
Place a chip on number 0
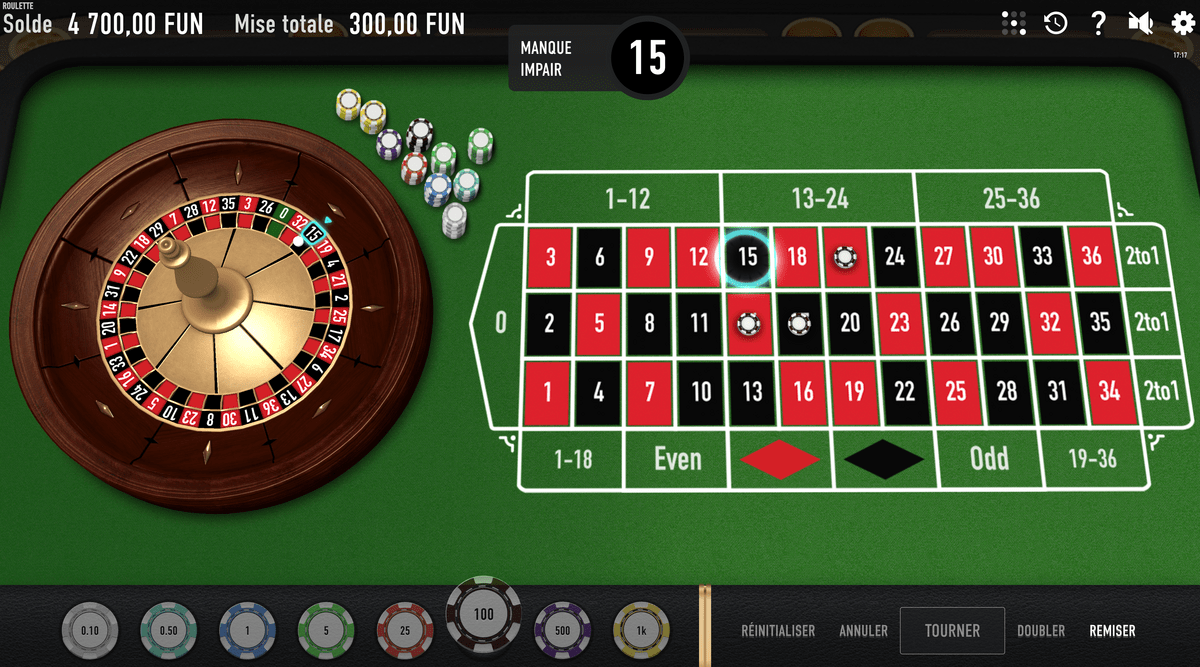coord(500,323)
